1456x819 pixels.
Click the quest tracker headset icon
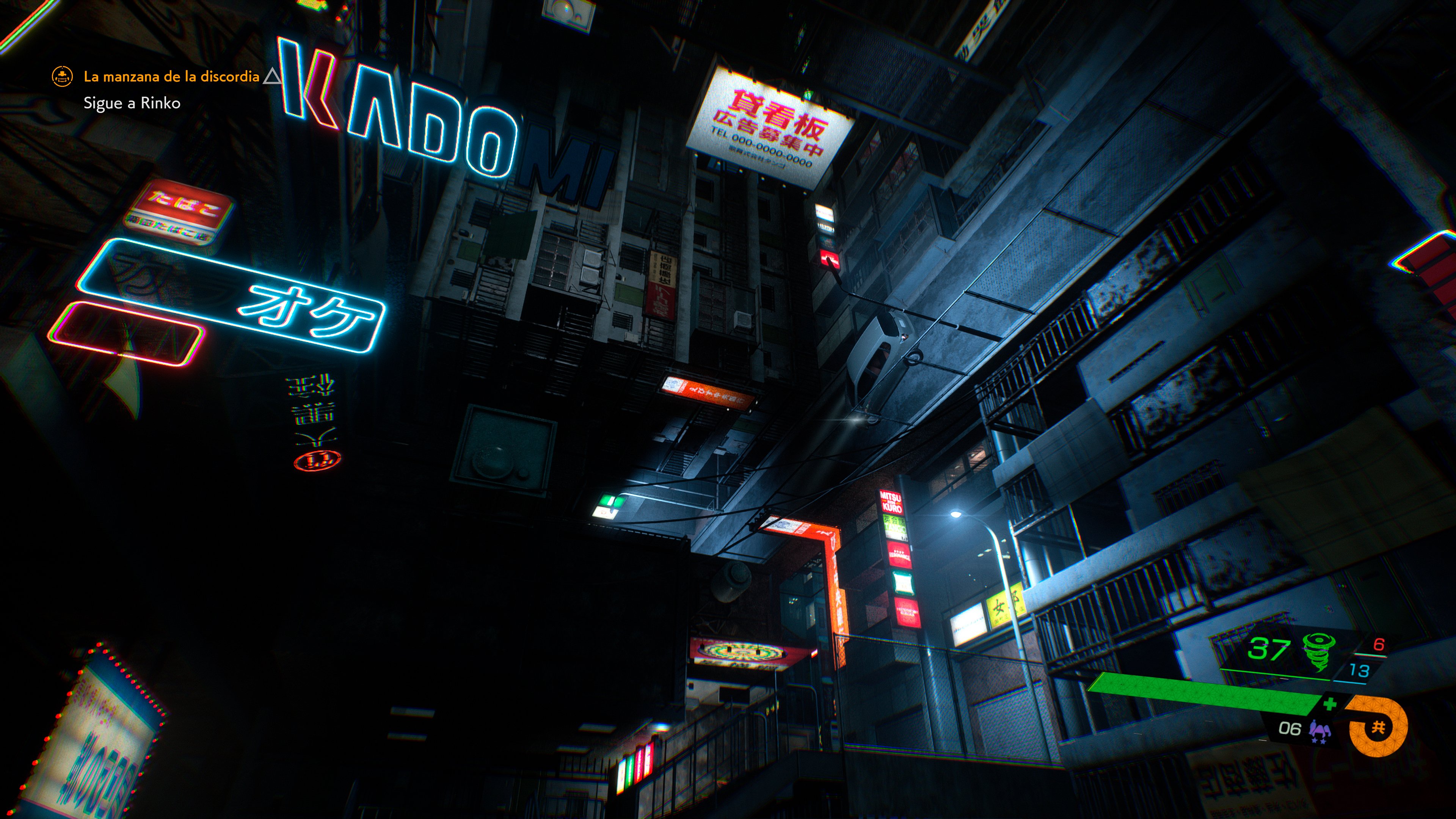62,77
